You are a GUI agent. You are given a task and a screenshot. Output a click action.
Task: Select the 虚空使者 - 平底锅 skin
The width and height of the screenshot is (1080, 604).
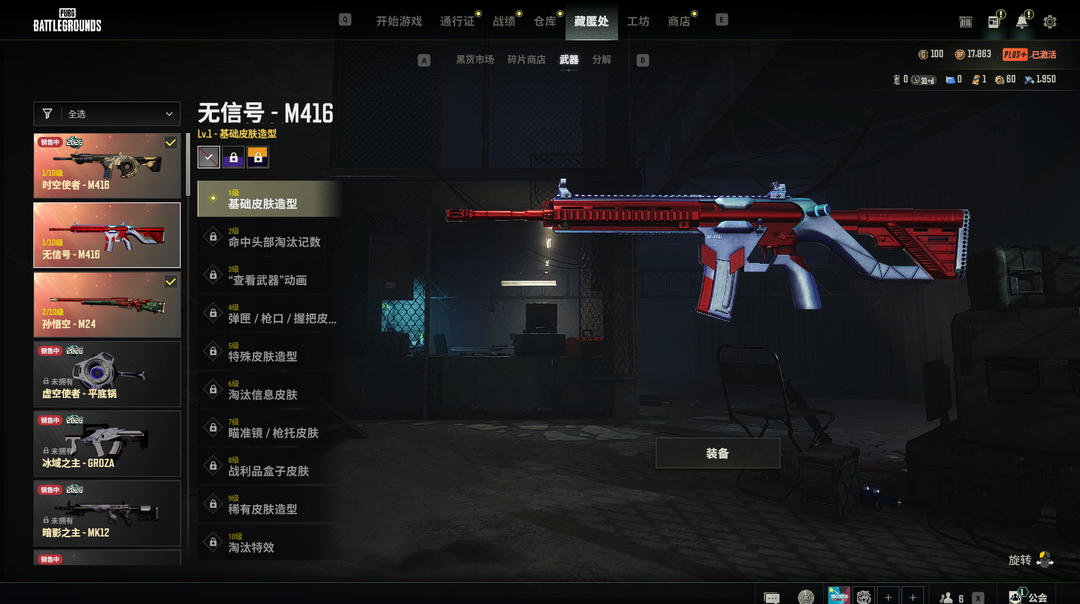(107, 374)
